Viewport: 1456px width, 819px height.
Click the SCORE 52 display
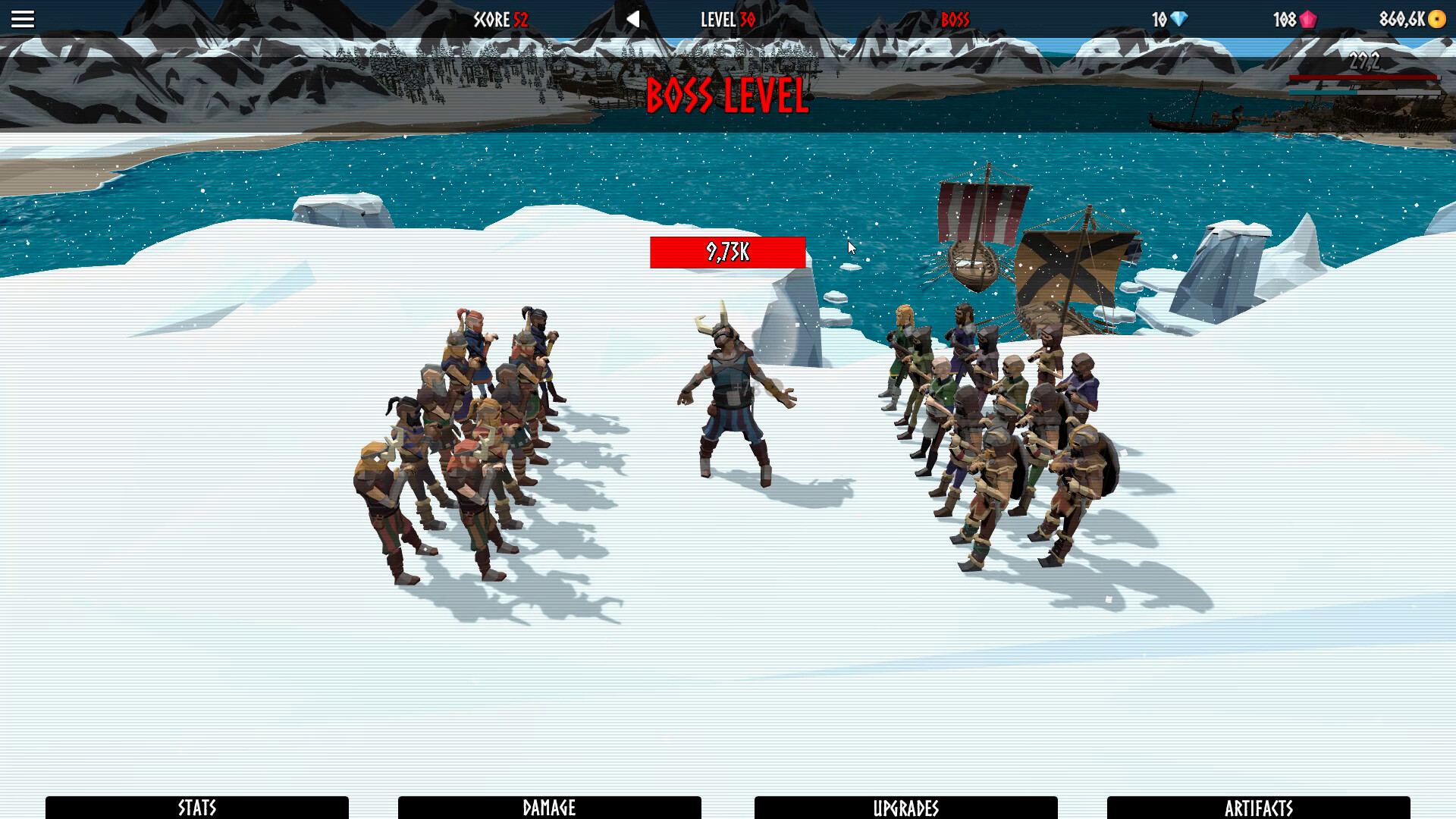coord(500,20)
